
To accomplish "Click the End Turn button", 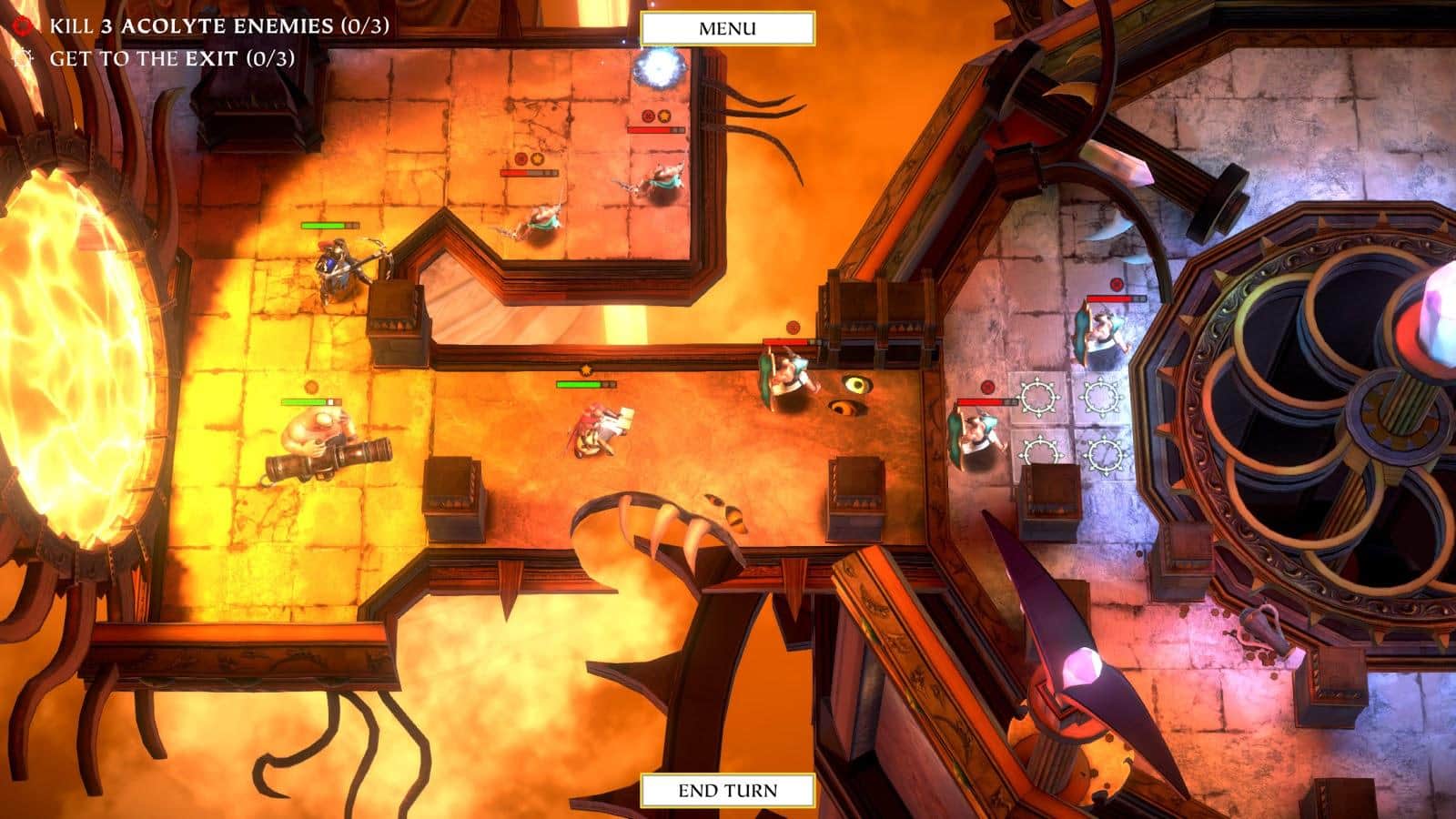I will pyautogui.click(x=727, y=790).
